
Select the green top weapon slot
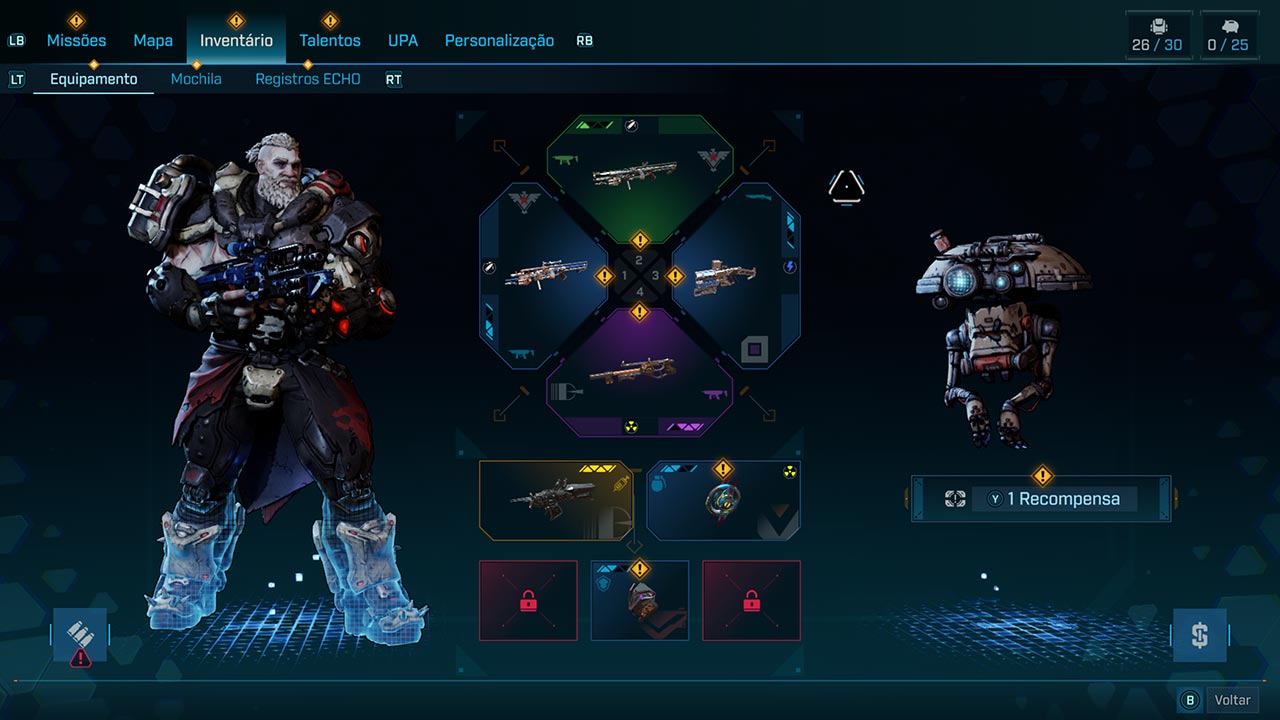pos(640,175)
